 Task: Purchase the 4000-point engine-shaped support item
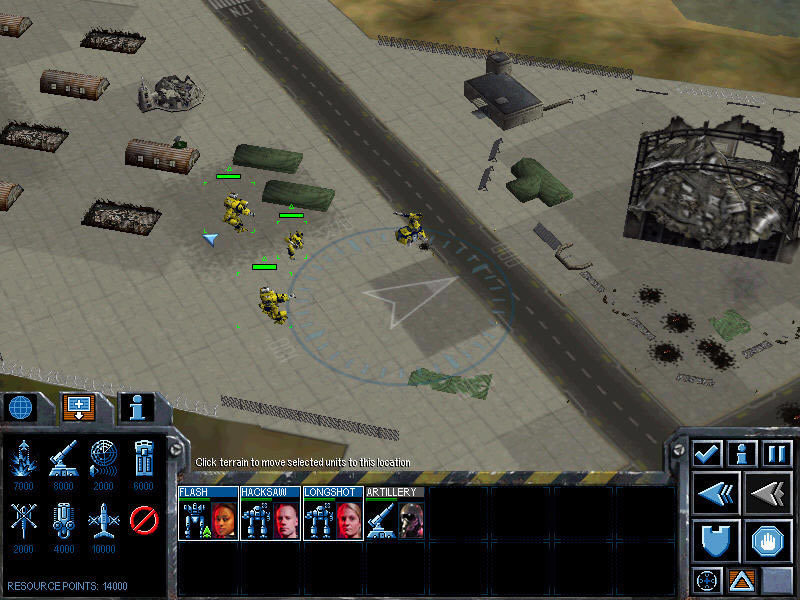pos(63,521)
